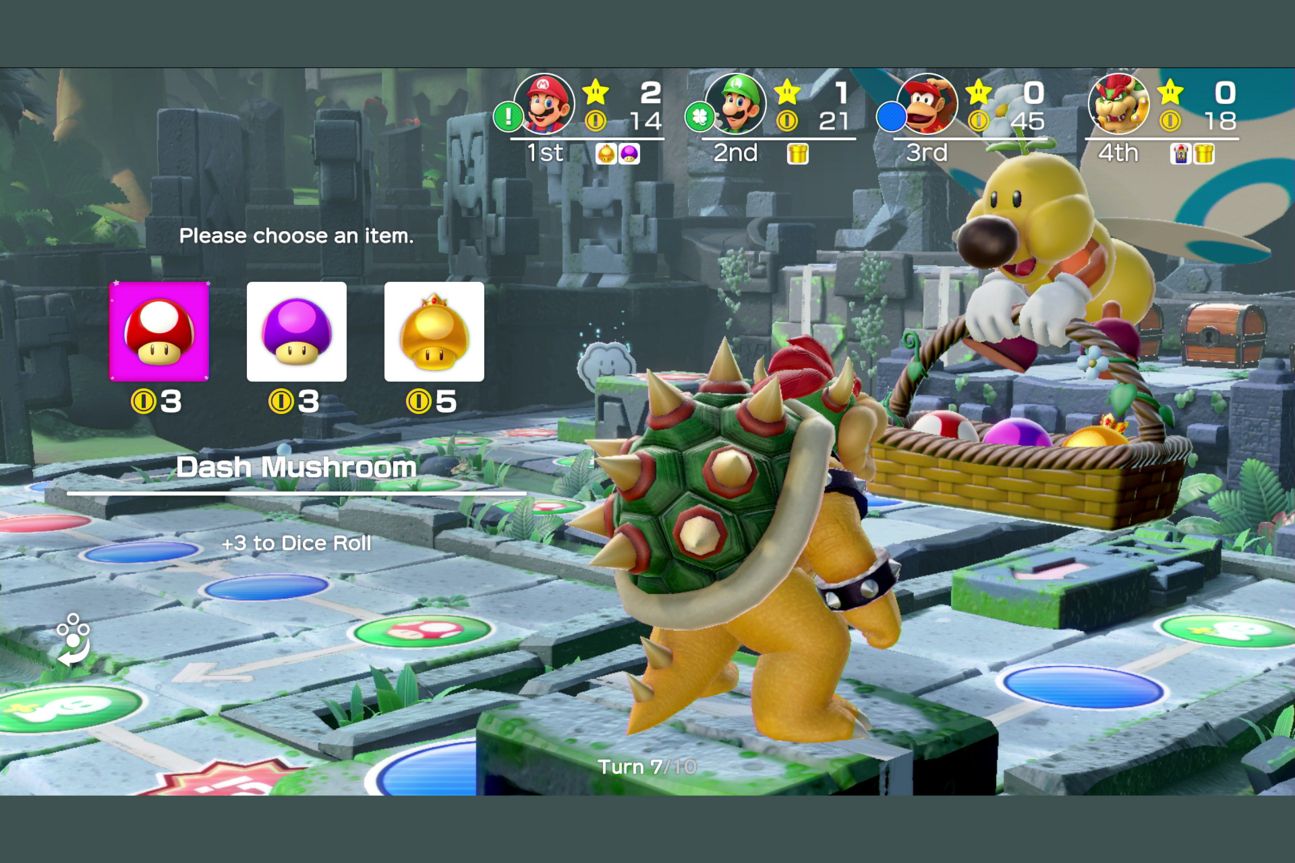Click Luigi's character portrait

point(734,103)
